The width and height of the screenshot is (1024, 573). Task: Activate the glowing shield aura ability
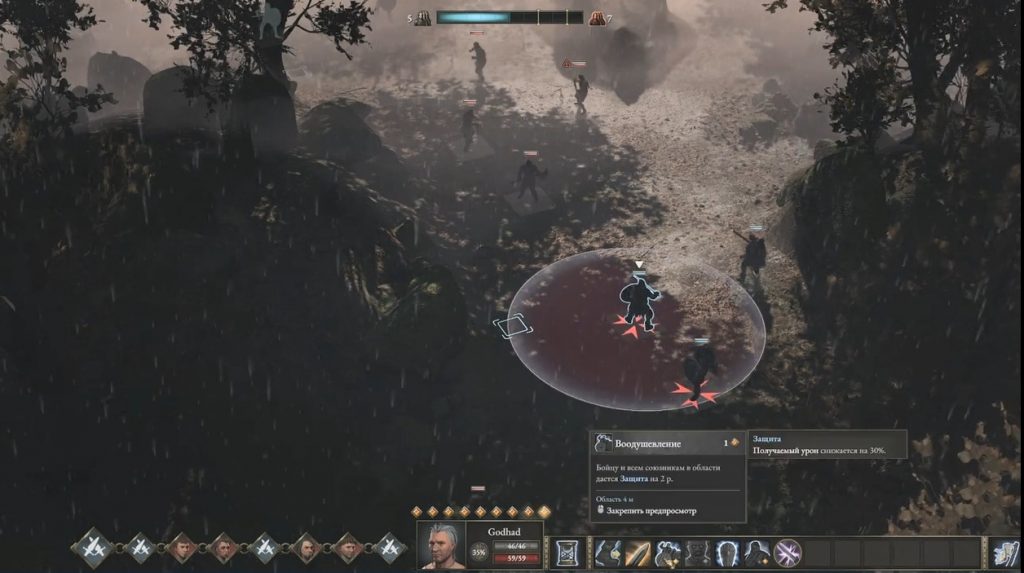coord(727,552)
